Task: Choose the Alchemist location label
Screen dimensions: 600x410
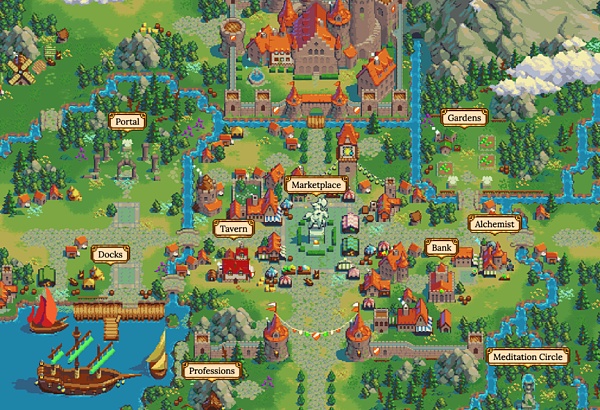Action: [493, 225]
